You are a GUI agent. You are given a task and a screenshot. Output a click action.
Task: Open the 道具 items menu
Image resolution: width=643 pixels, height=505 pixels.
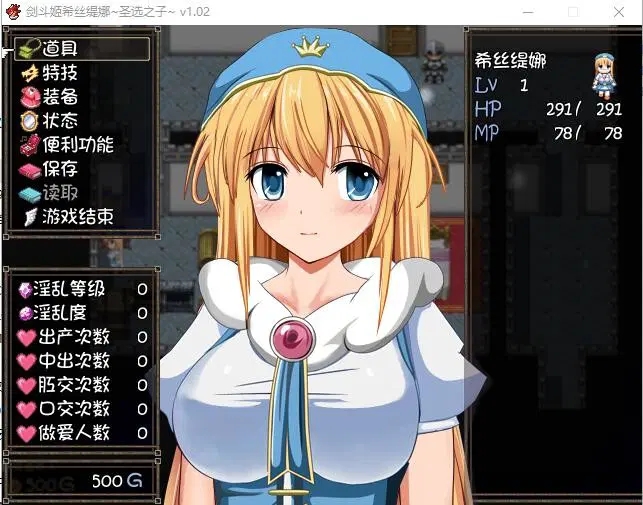[60, 49]
